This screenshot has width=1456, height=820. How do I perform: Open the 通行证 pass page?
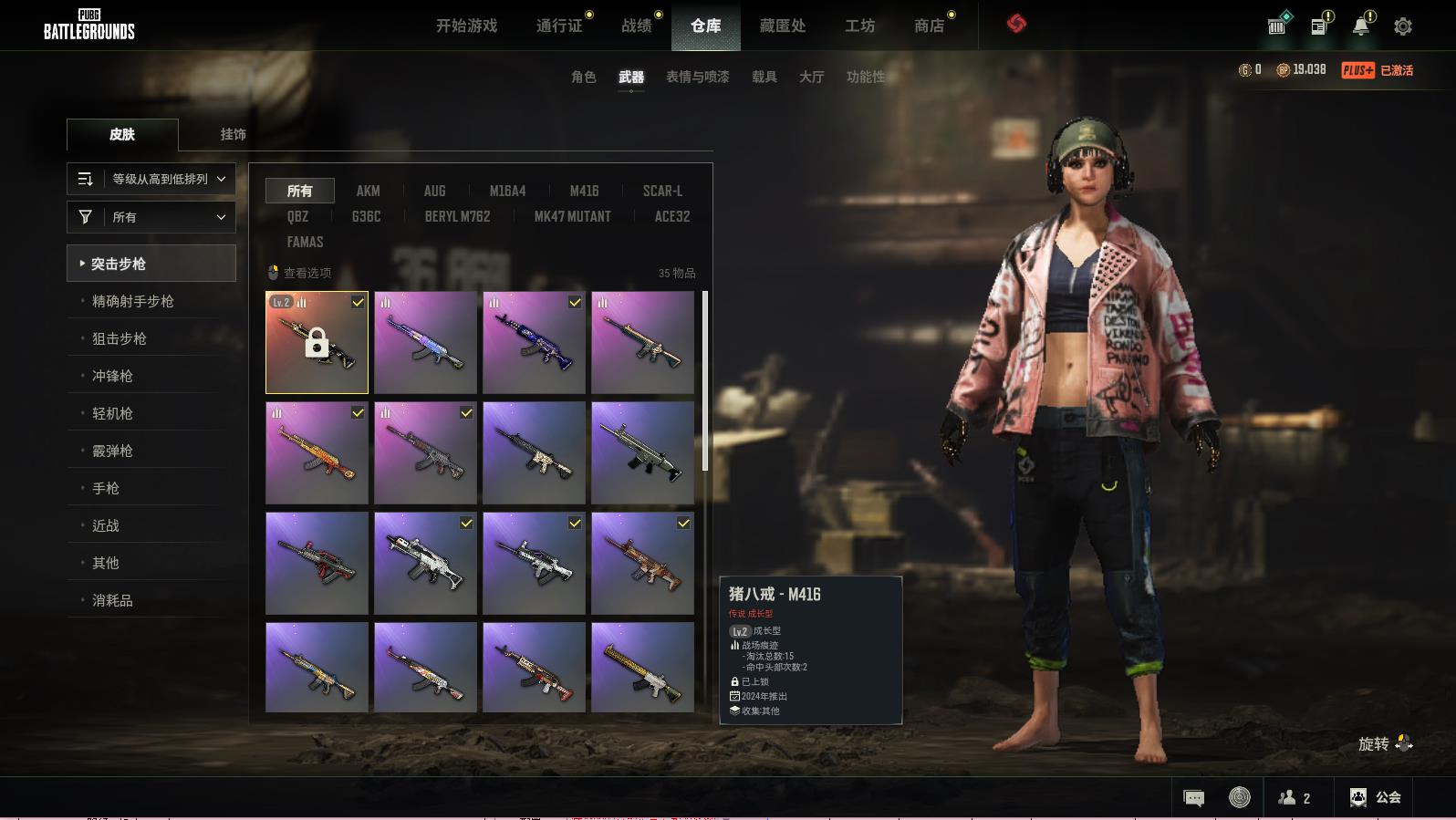(x=559, y=26)
